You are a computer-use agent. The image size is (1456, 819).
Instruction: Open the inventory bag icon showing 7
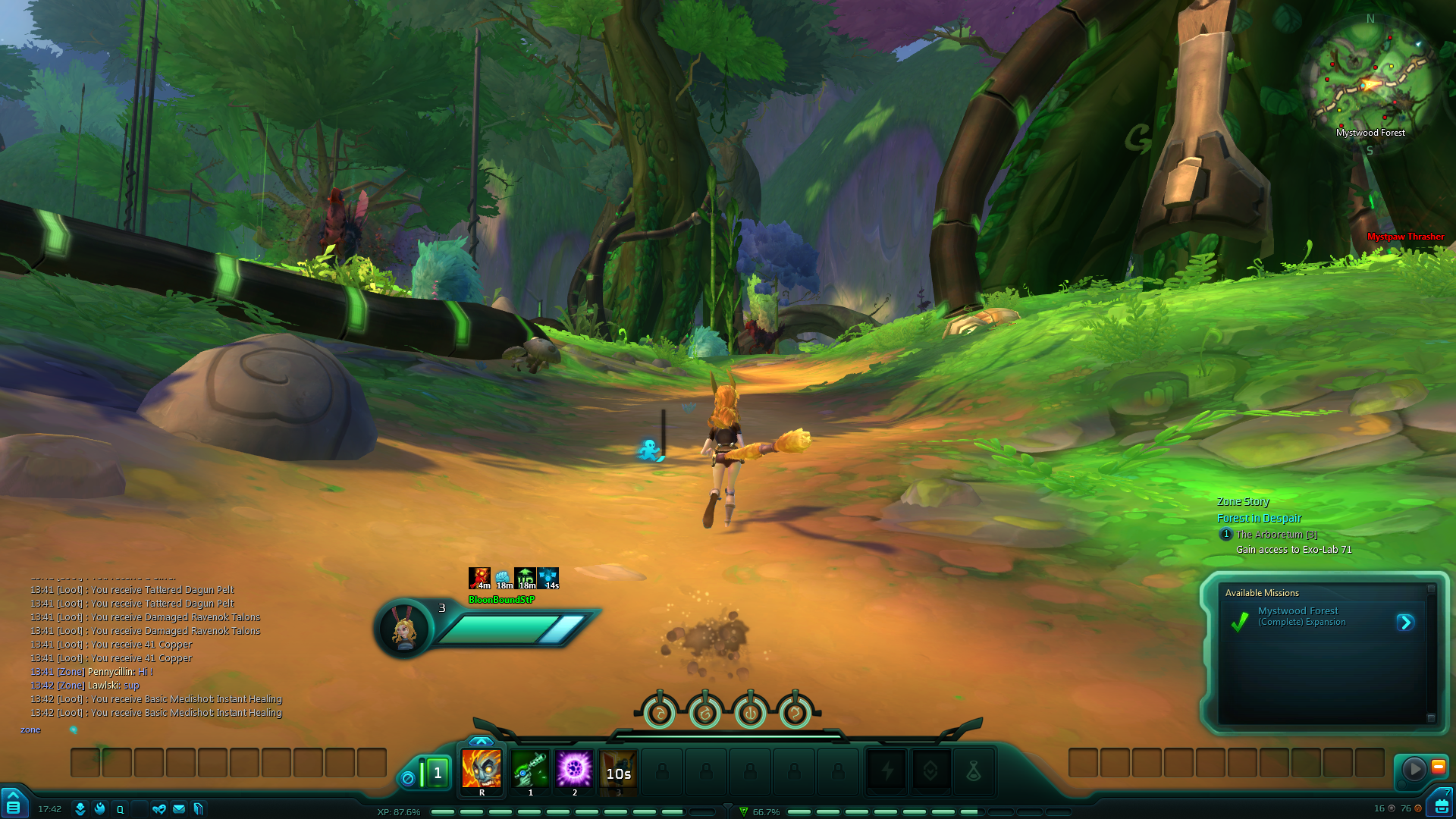pyautogui.click(x=1441, y=805)
